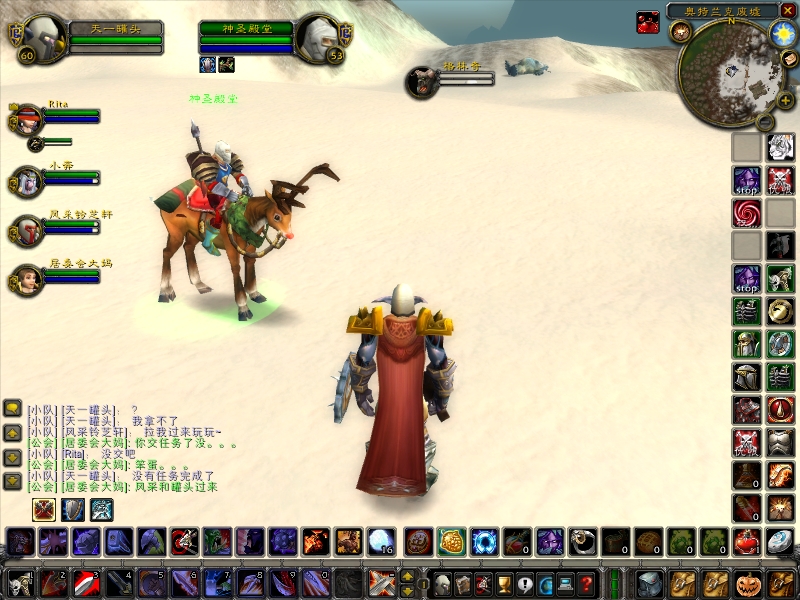The height and width of the screenshot is (600, 800).
Task: Click the red debuff icon left of the minimap
Action: pos(648,22)
